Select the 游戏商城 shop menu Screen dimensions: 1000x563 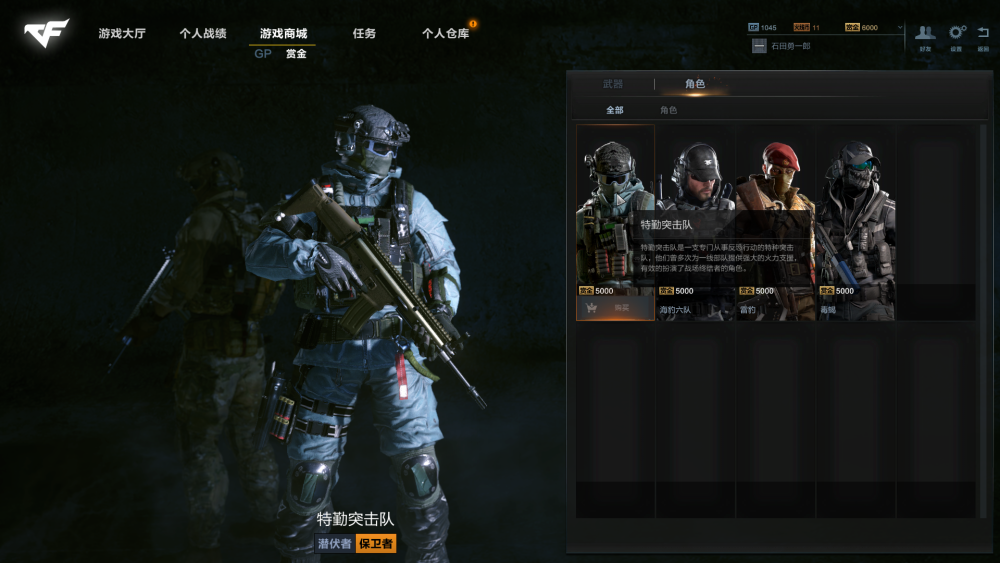click(x=283, y=34)
